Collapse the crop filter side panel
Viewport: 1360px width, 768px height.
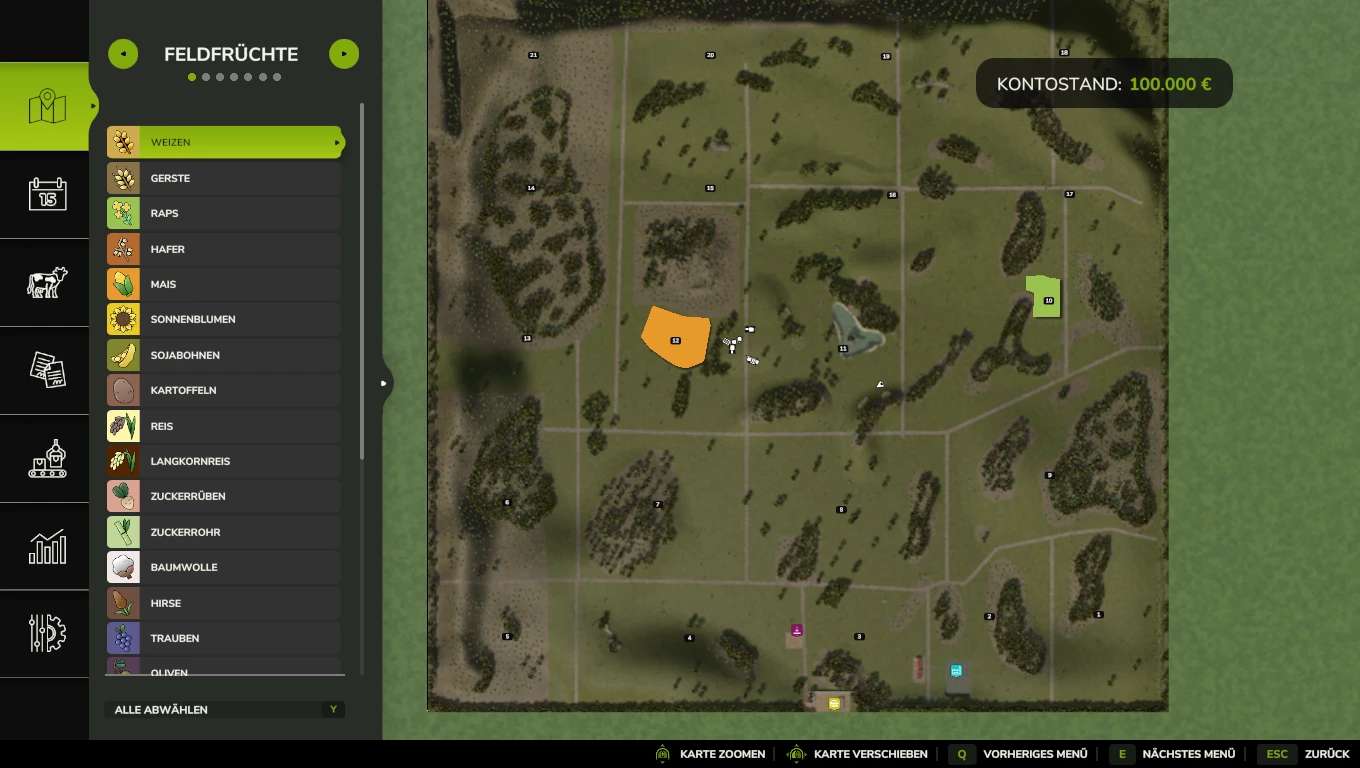tap(385, 382)
